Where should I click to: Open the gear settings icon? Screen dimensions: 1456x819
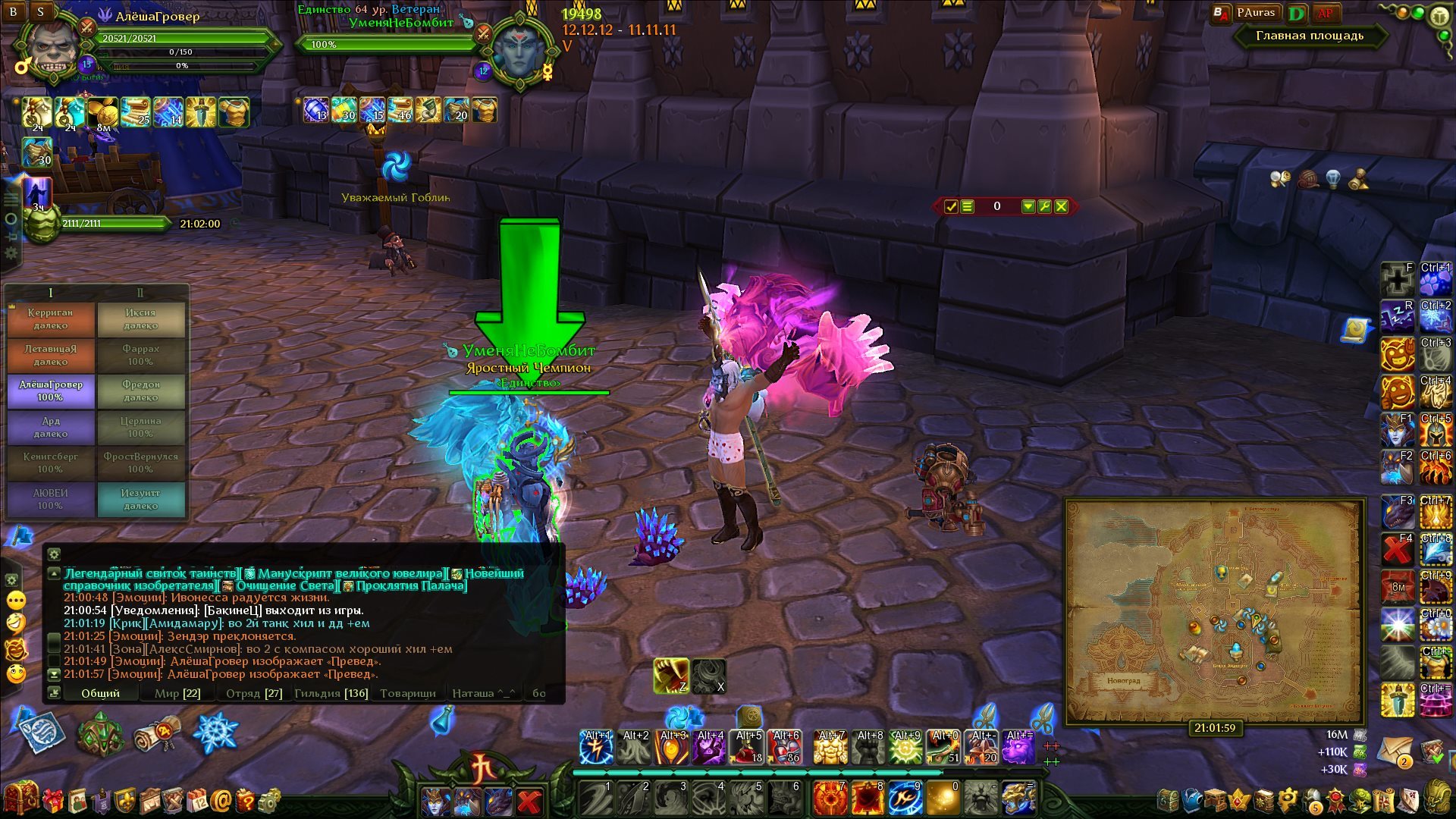click(269, 800)
